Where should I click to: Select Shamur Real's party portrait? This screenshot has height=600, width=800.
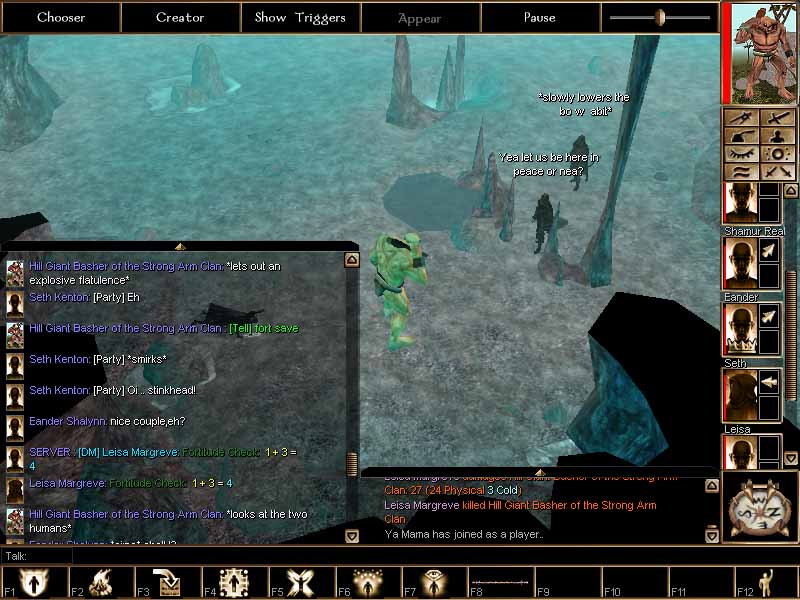(x=741, y=263)
